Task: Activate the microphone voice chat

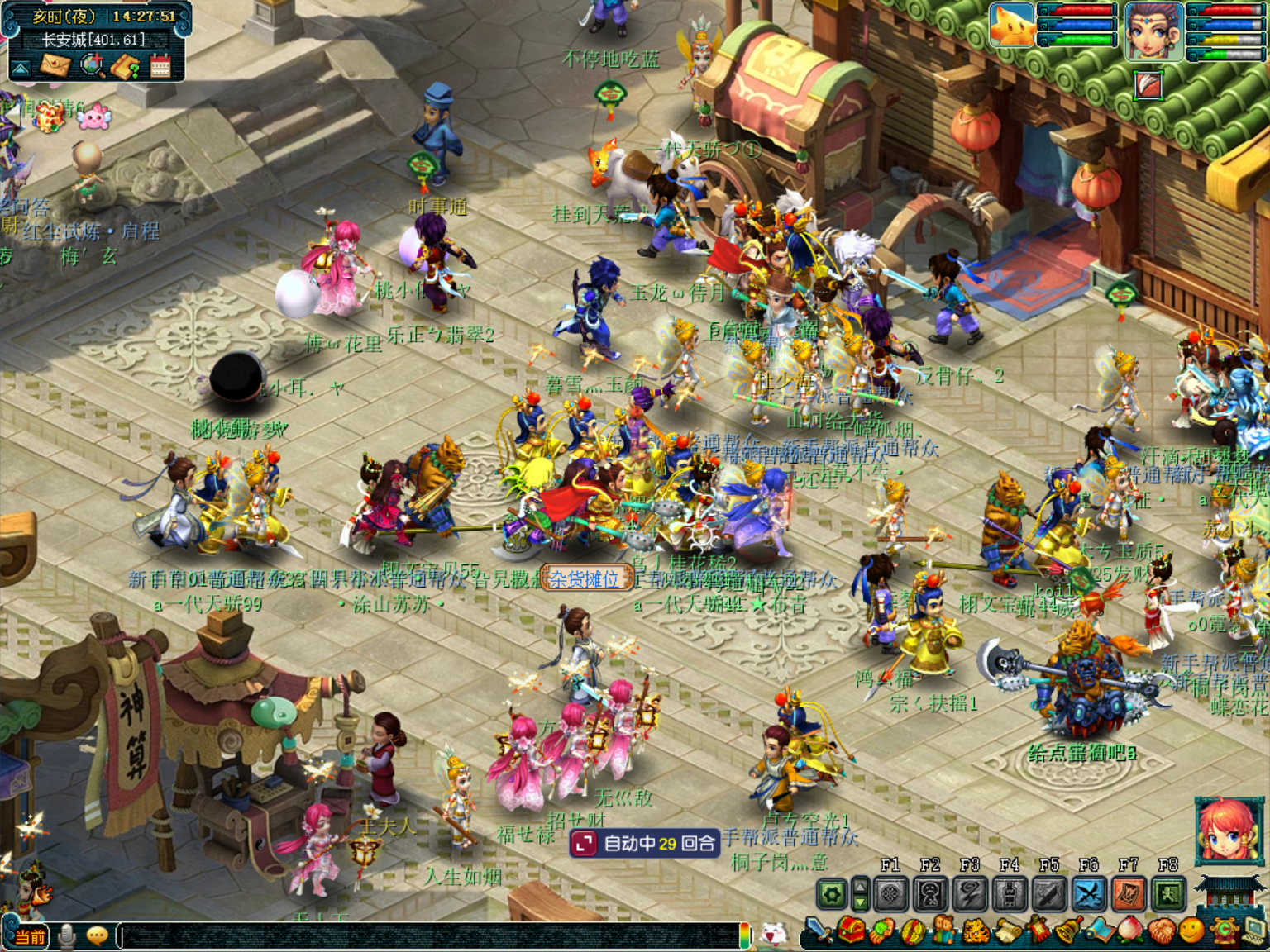Action: pos(67,936)
